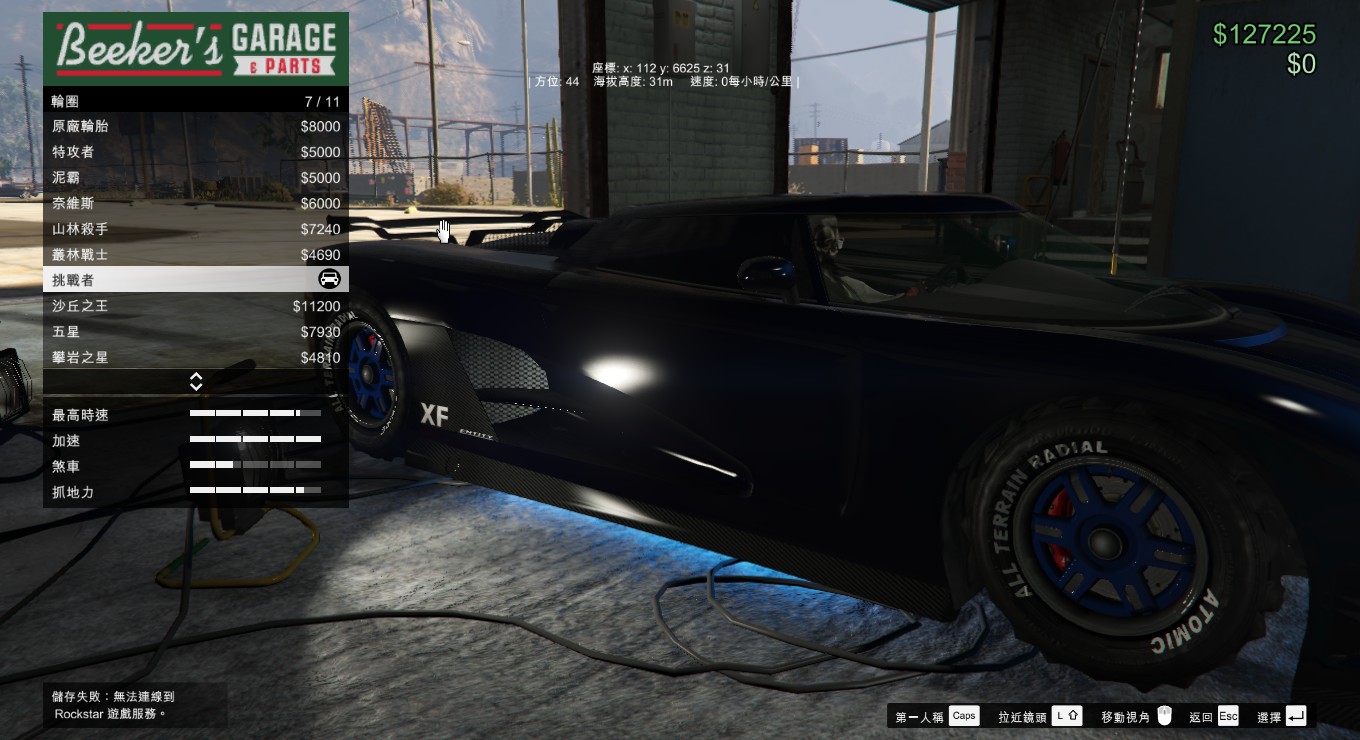Viewport: 1360px width, 740px height.
Task: Pick the 攀岩之星 wheel for $4810
Action: pyautogui.click(x=195, y=357)
